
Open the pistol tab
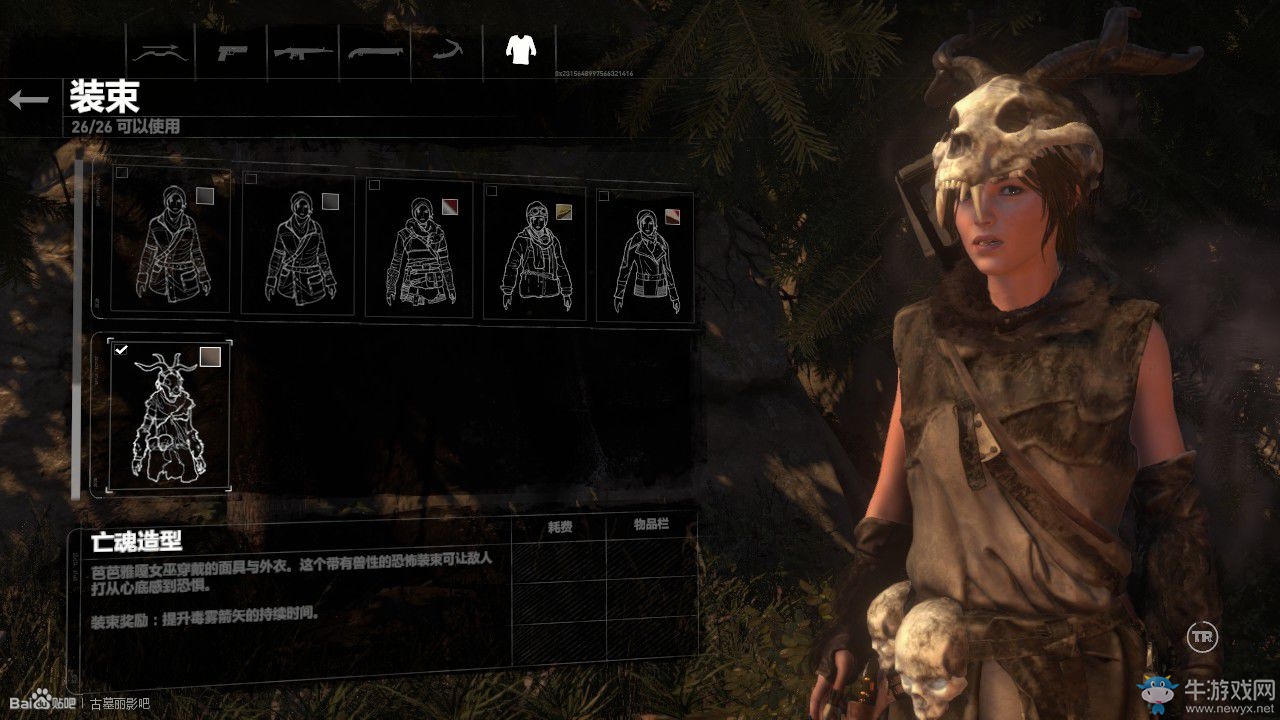pyautogui.click(x=233, y=50)
